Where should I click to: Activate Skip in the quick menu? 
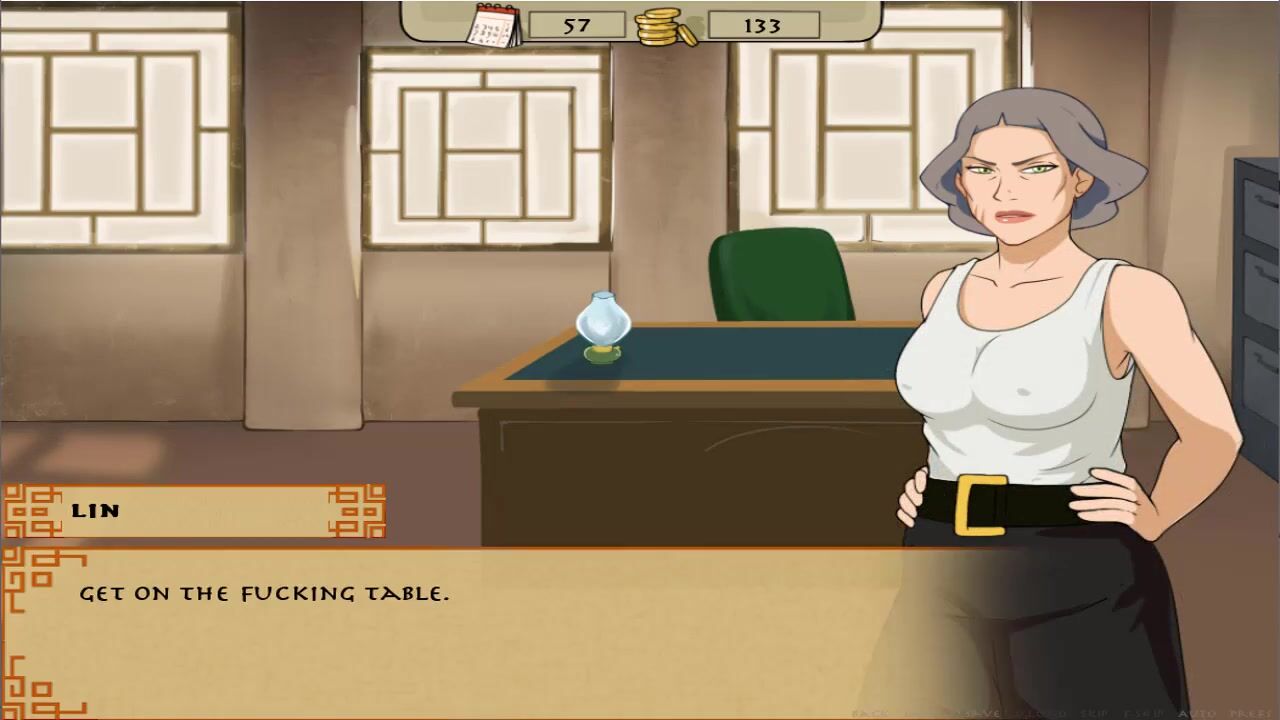1095,714
